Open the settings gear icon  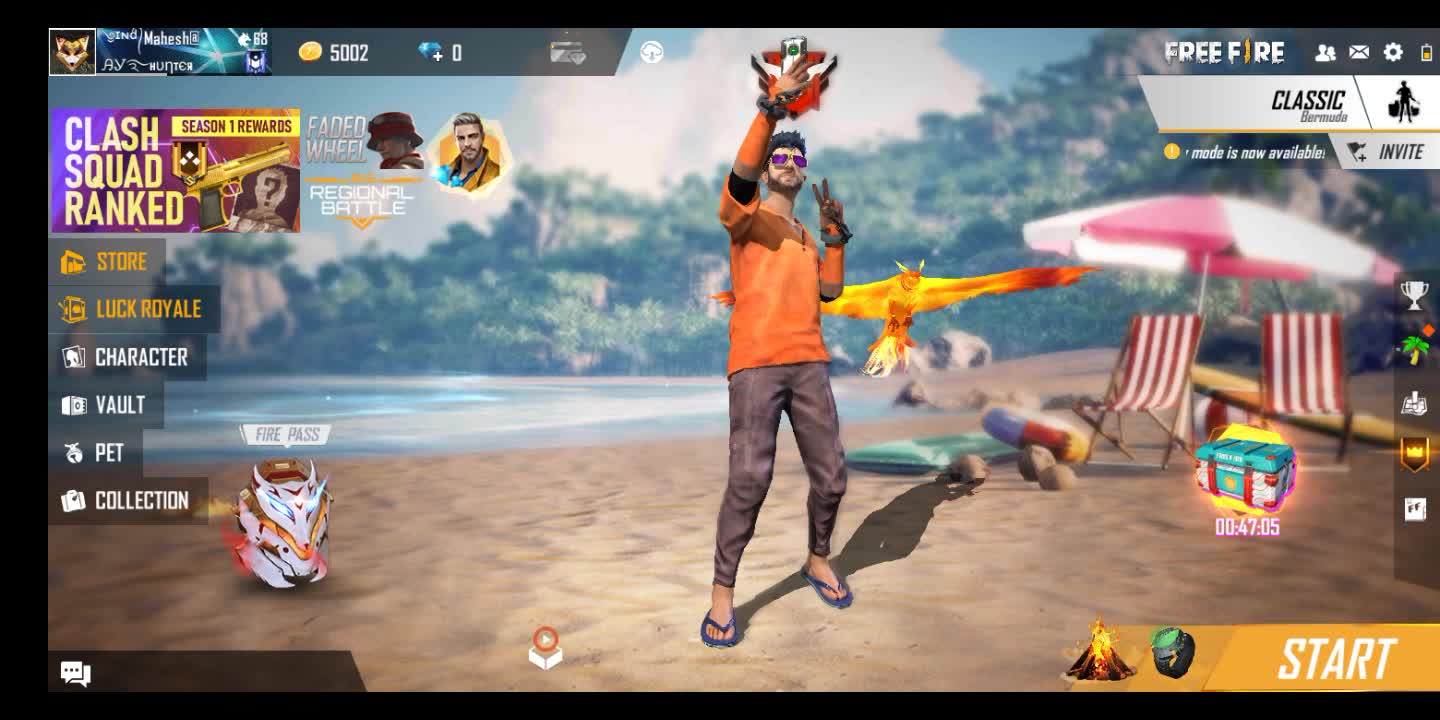[x=1393, y=53]
